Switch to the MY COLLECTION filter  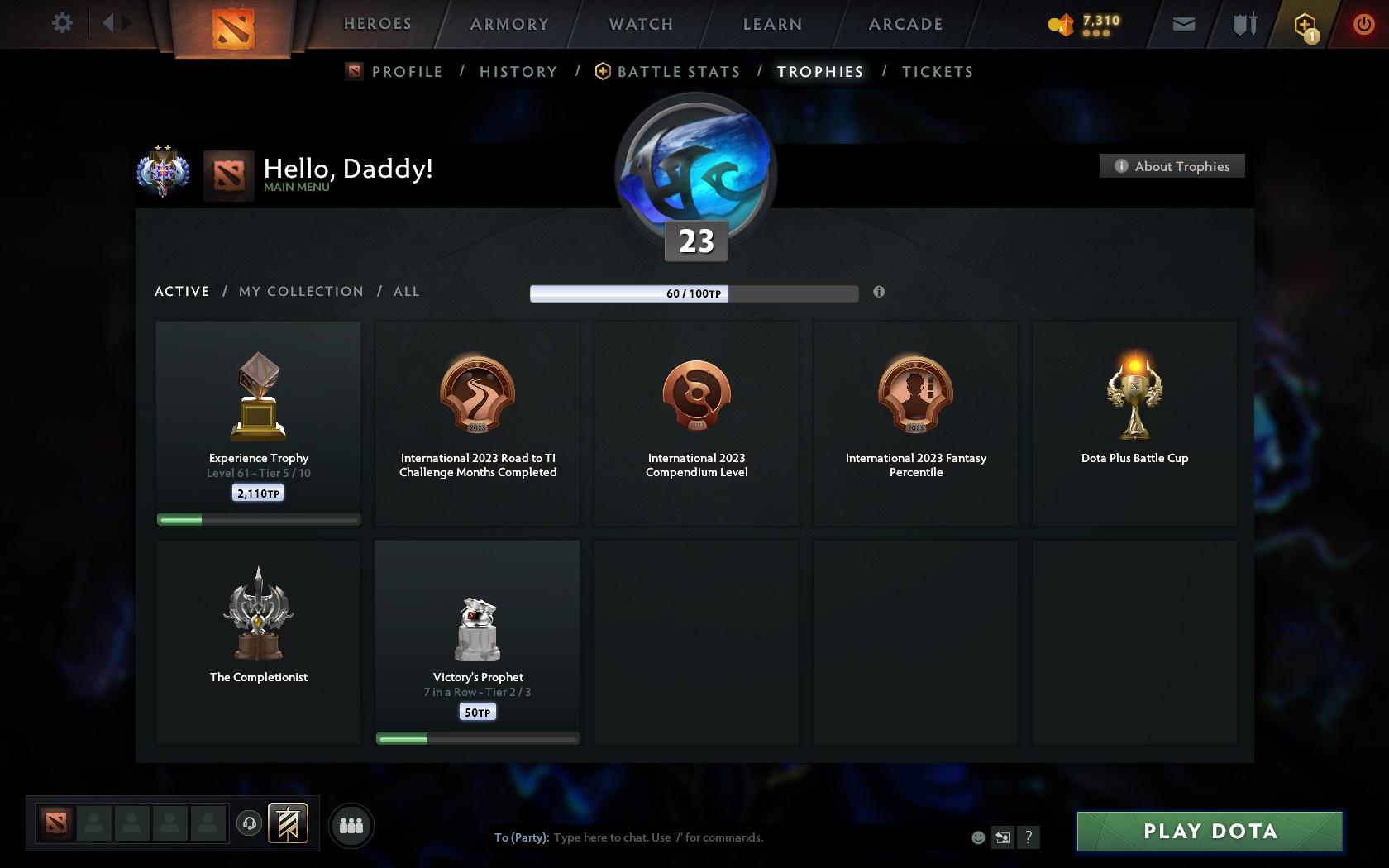coord(300,291)
